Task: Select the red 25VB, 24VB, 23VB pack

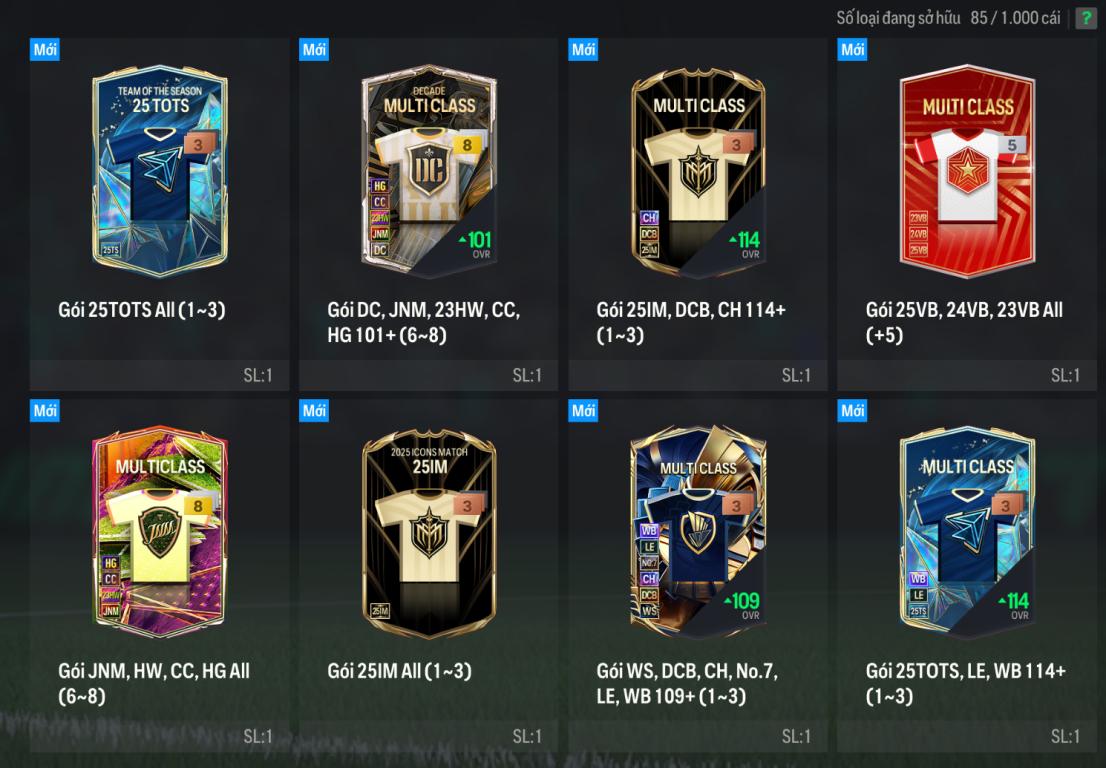Action: point(967,170)
